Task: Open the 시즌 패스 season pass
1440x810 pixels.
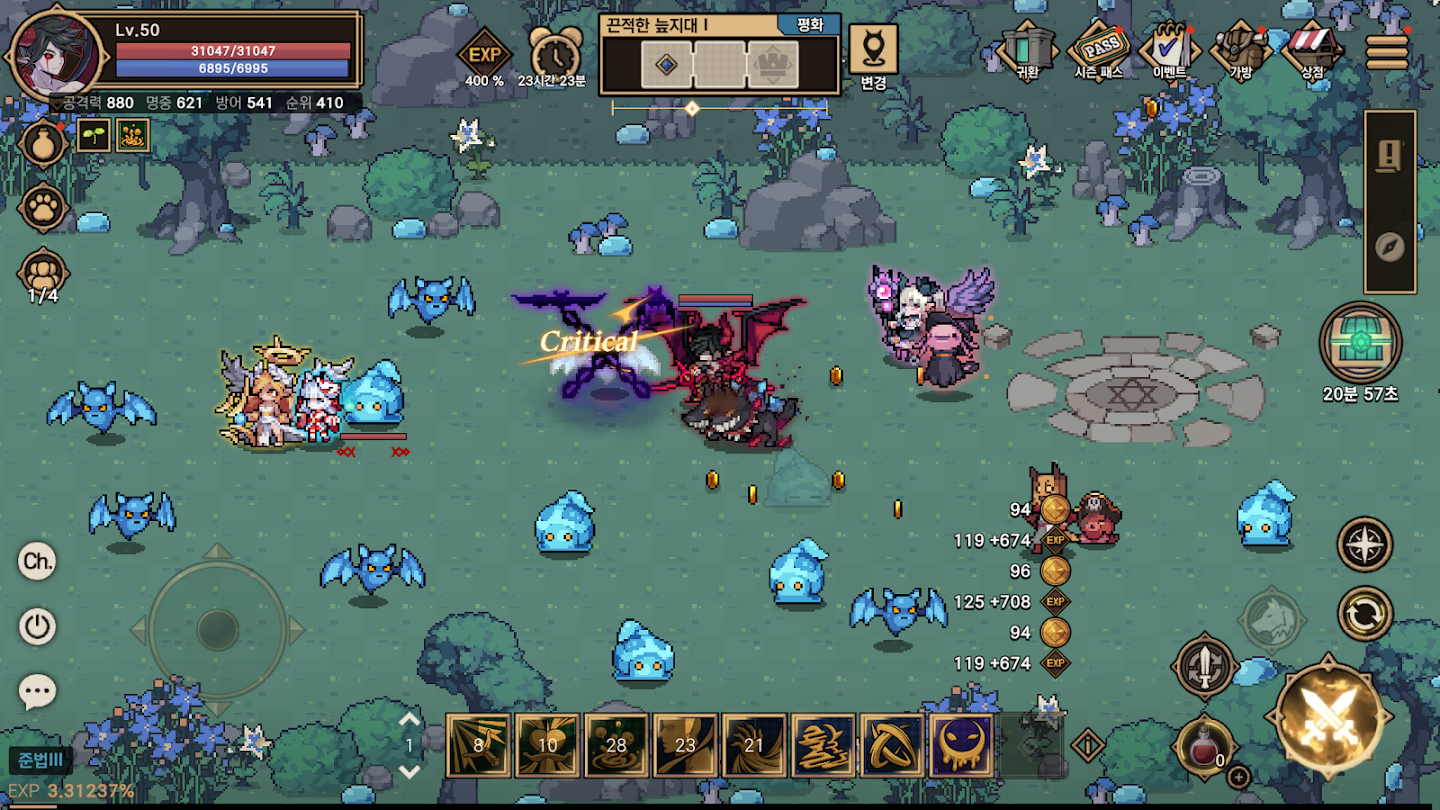Action: click(1097, 48)
